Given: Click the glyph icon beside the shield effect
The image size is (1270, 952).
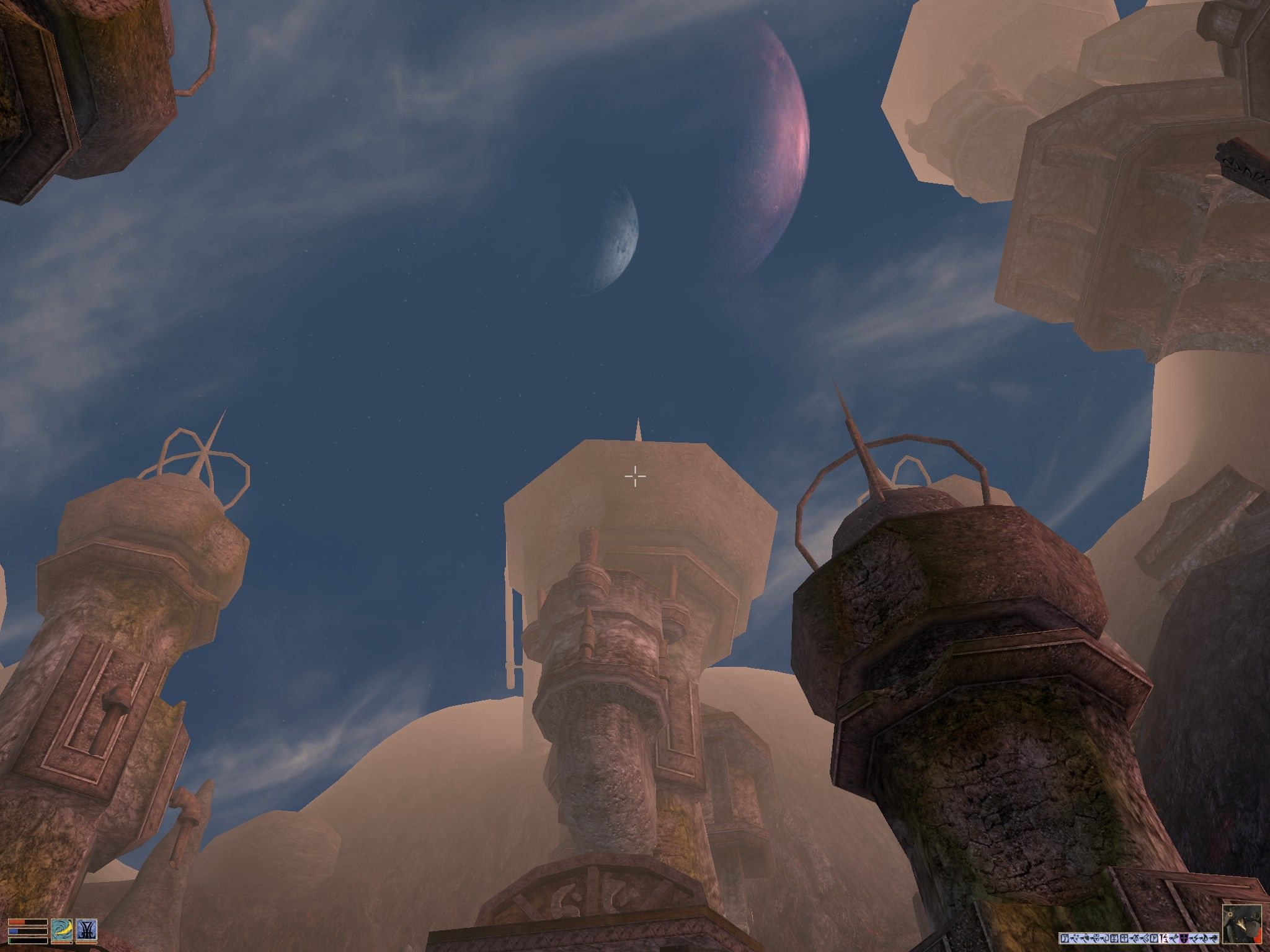Looking at the screenshot, I should [1194, 938].
